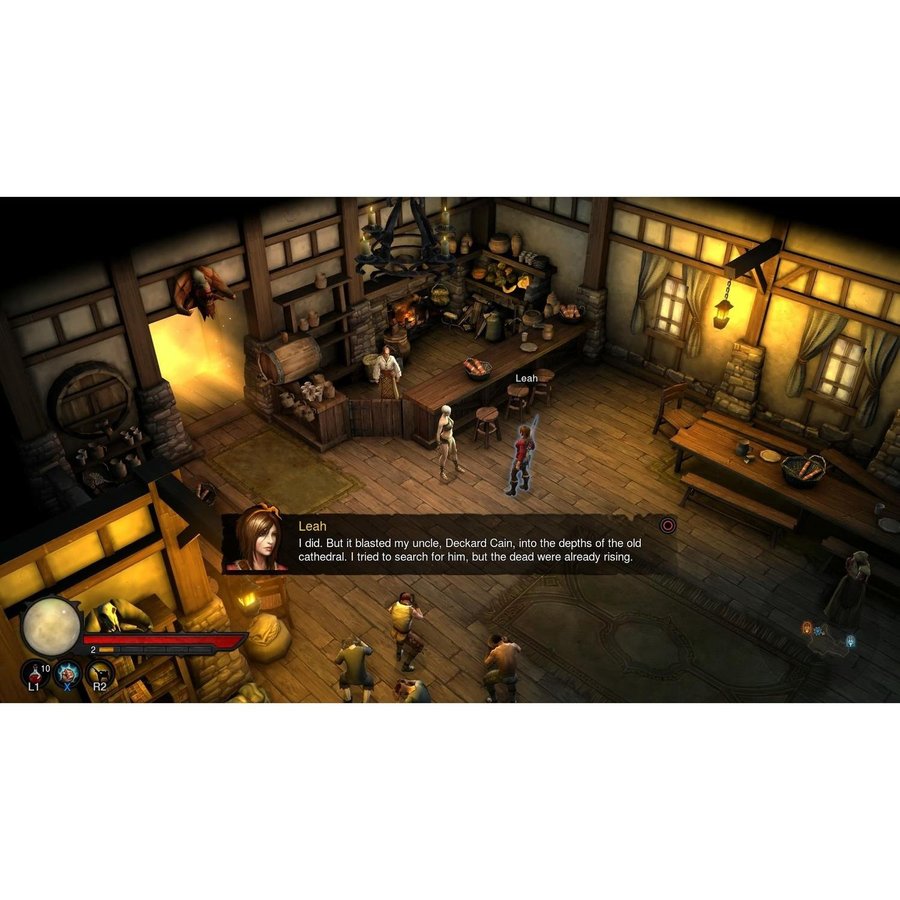Use the red health potion slot
900x900 pixels.
[x=34, y=672]
